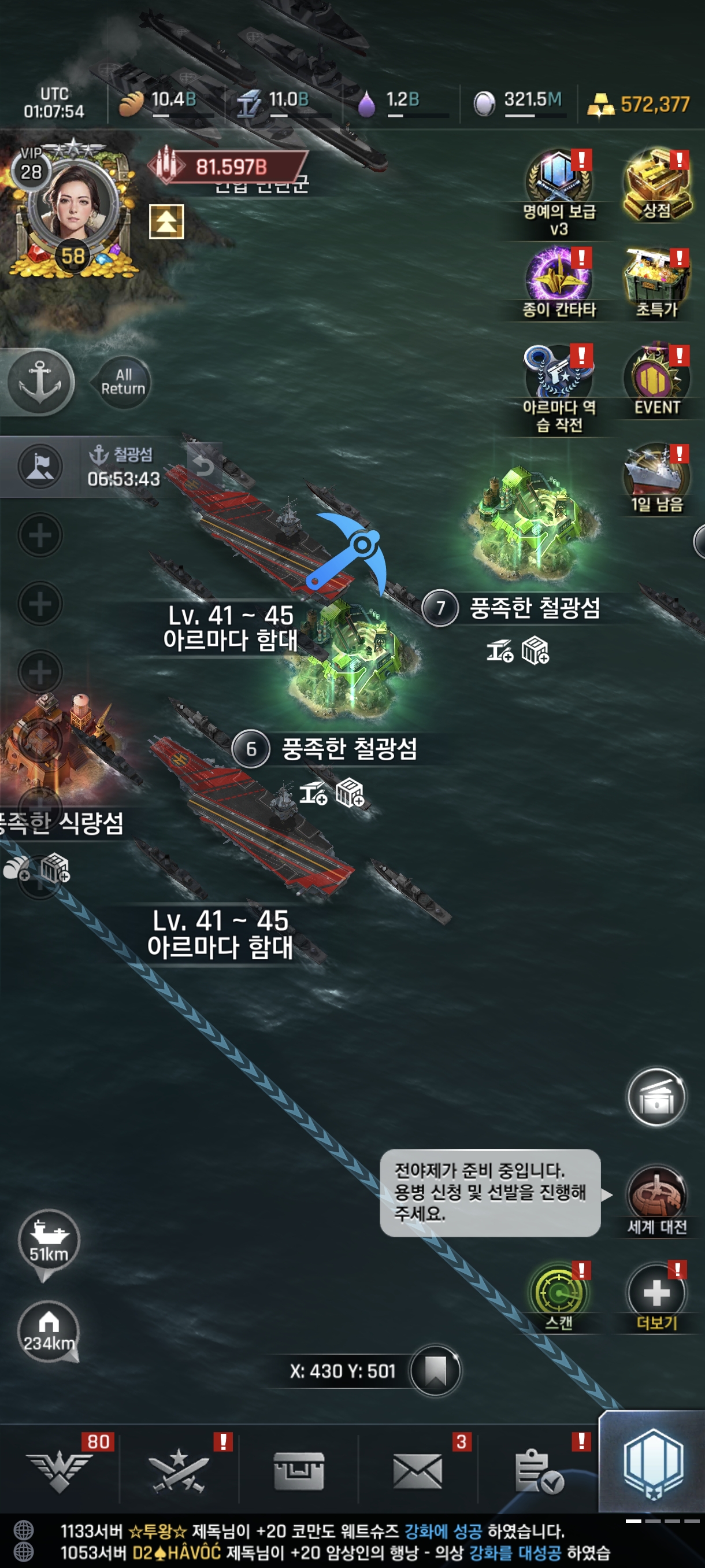Jump to the fleet 51km away
The image size is (705, 1568).
point(49,1241)
